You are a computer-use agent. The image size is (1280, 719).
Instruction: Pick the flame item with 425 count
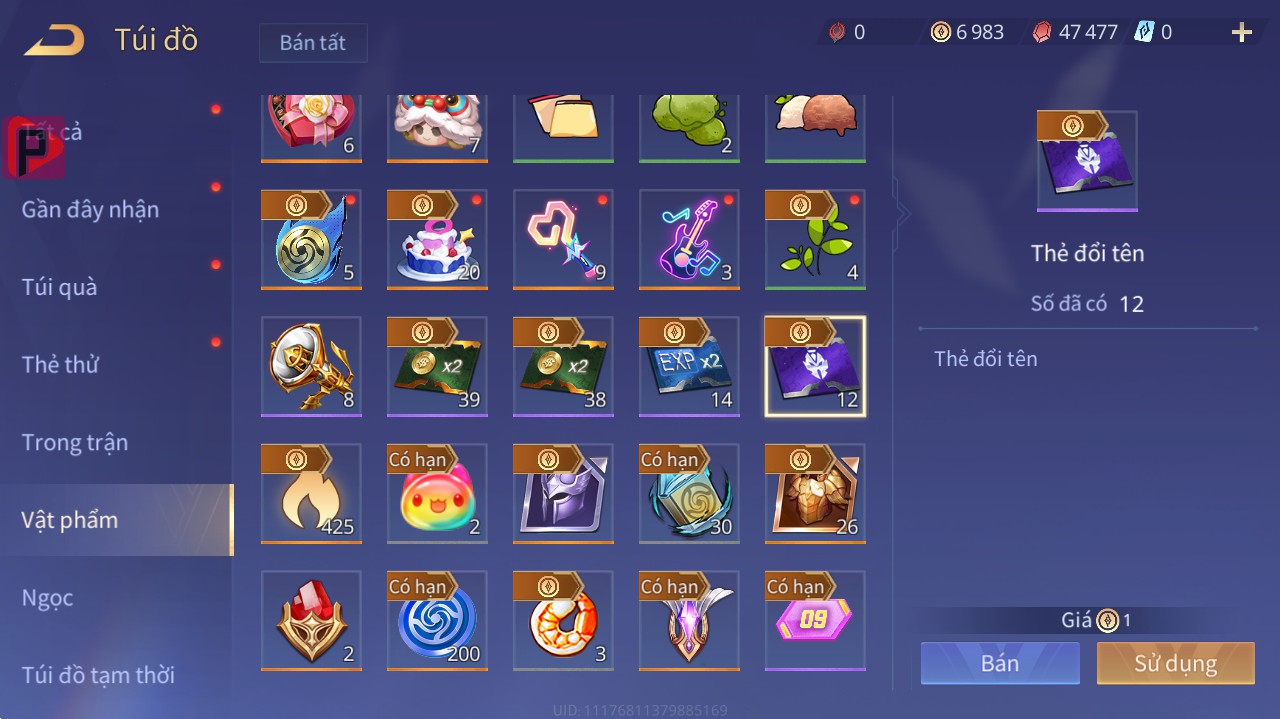311,493
